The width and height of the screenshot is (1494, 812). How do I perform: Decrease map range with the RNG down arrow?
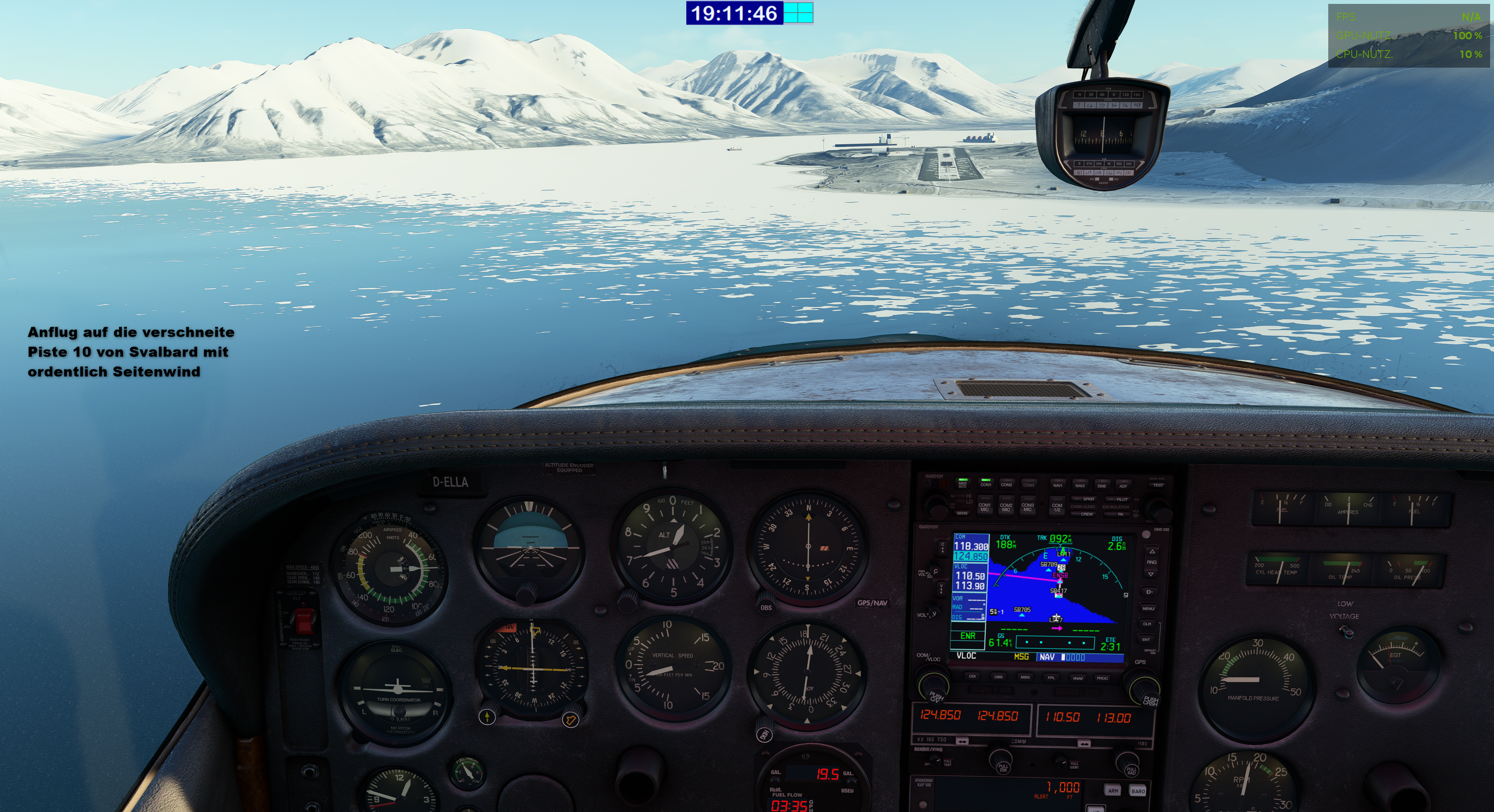[1151, 574]
